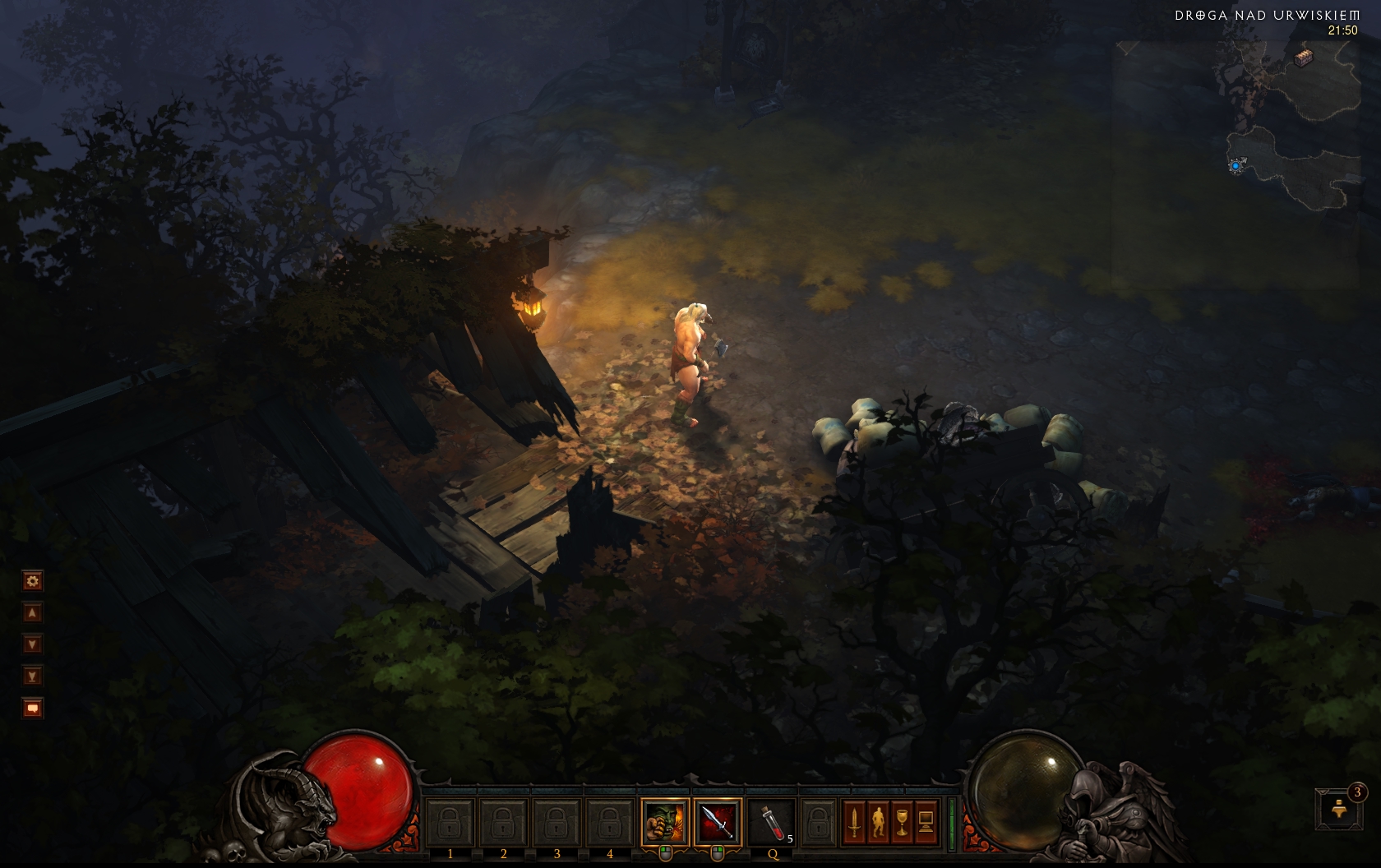This screenshot has width=1381, height=868.
Task: Click the chat scroll-up arrow button
Action: click(32, 612)
